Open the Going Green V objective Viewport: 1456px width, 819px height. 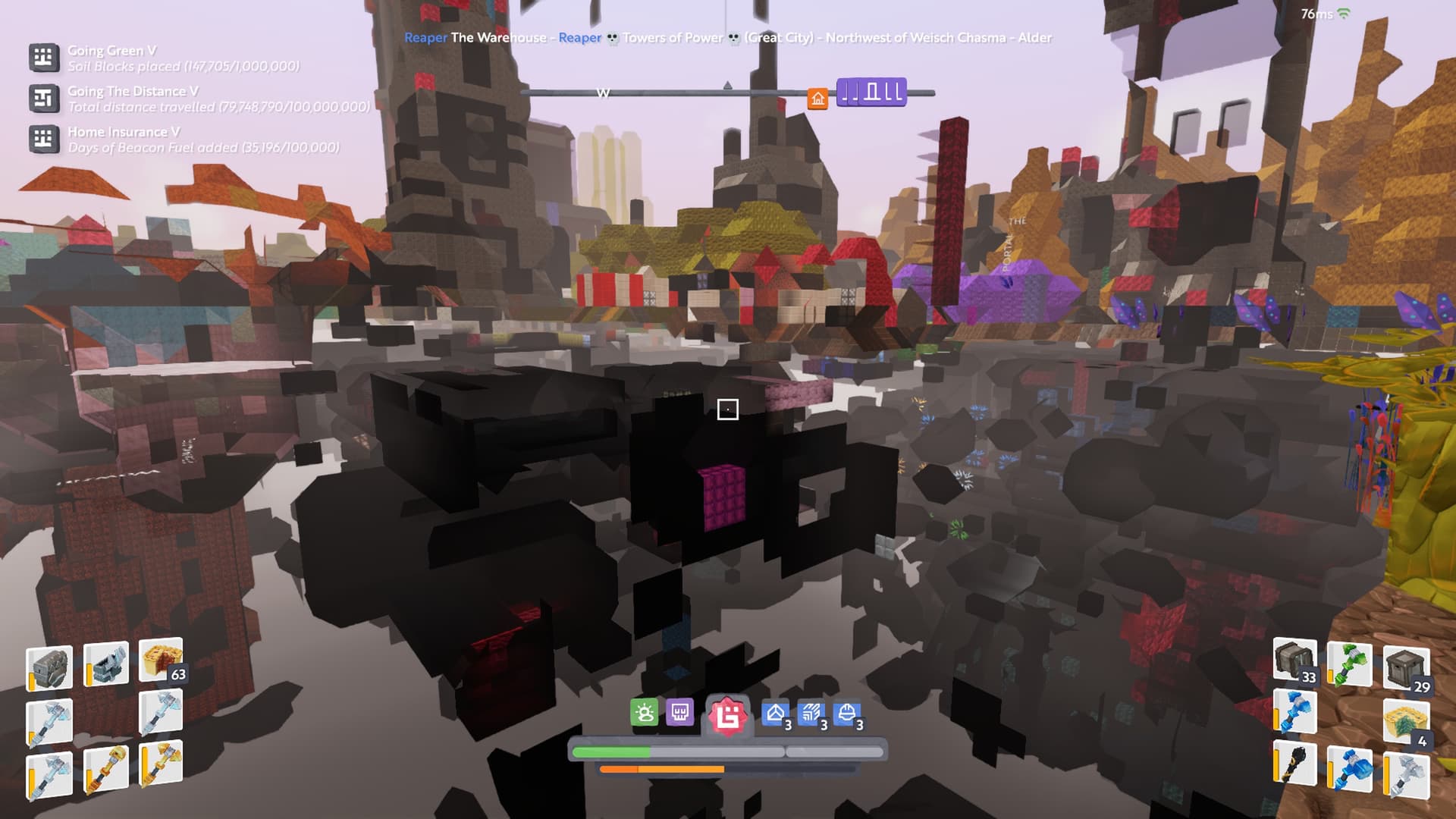coord(111,51)
